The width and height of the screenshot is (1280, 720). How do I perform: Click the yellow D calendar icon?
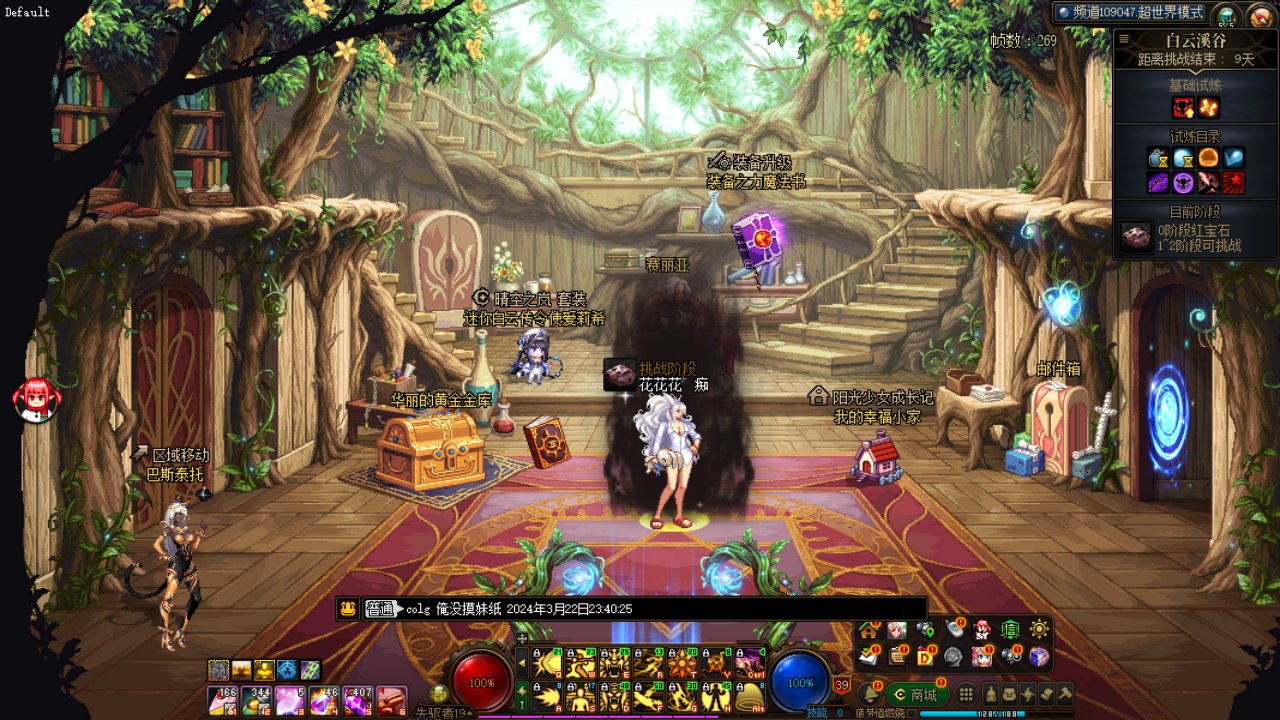pyautogui.click(x=926, y=656)
